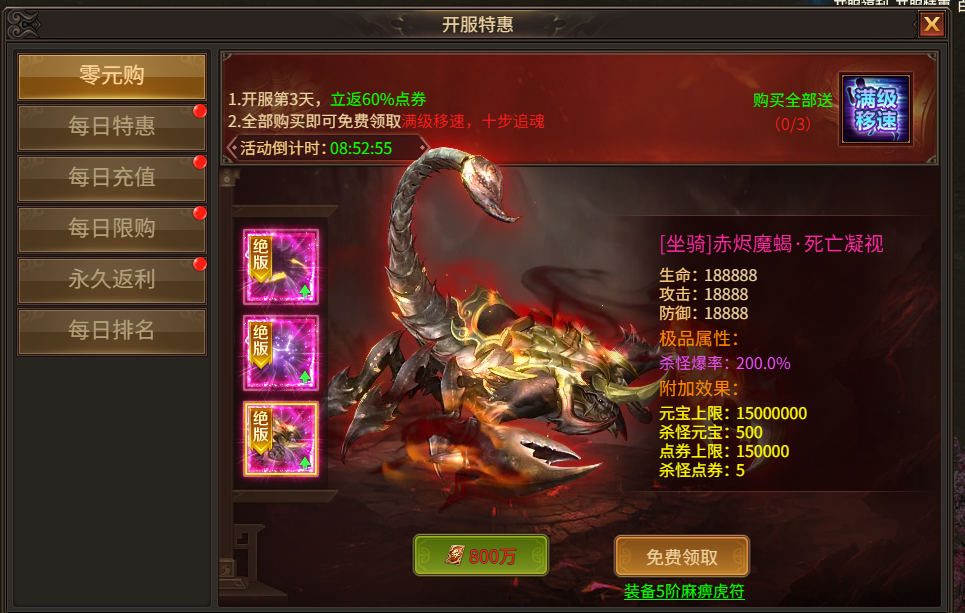View the 每日排名 tab
This screenshot has width=965, height=613.
click(112, 331)
